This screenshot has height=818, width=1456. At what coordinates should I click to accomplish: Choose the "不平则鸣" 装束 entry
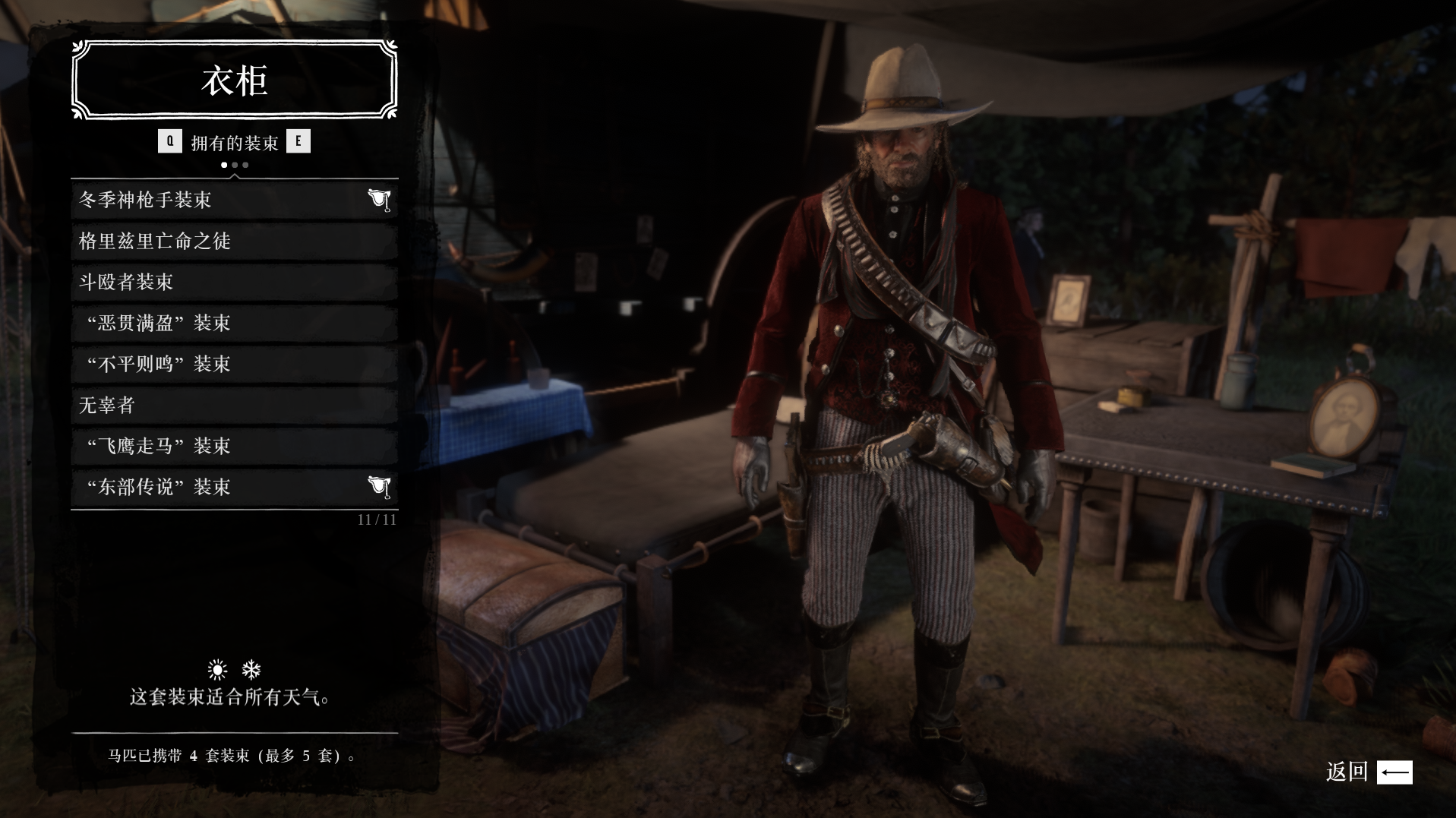click(234, 364)
